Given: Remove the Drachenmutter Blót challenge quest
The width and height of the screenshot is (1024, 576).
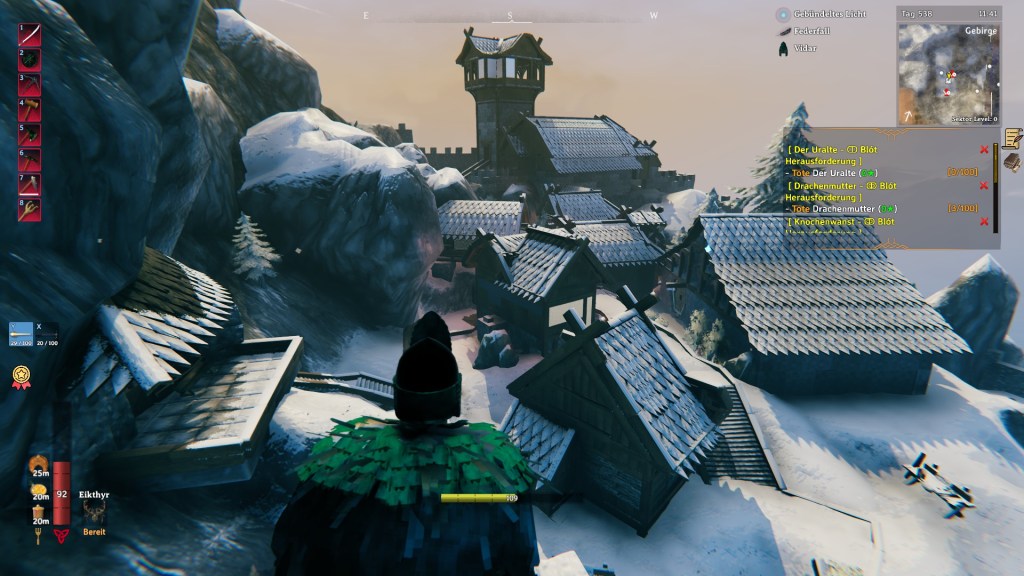Looking at the screenshot, I should (x=984, y=185).
